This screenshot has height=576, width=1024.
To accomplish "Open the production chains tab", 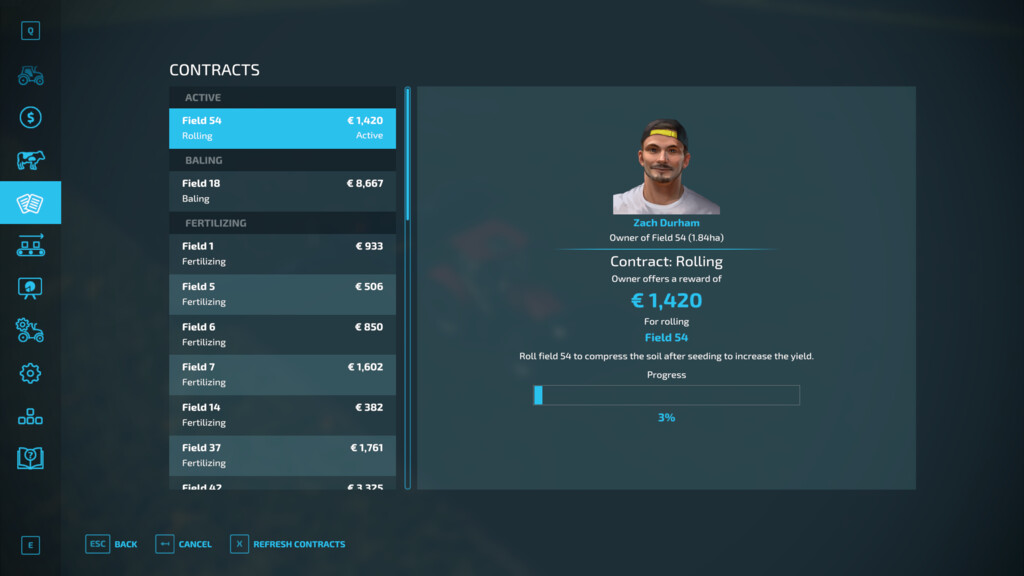I will point(30,245).
